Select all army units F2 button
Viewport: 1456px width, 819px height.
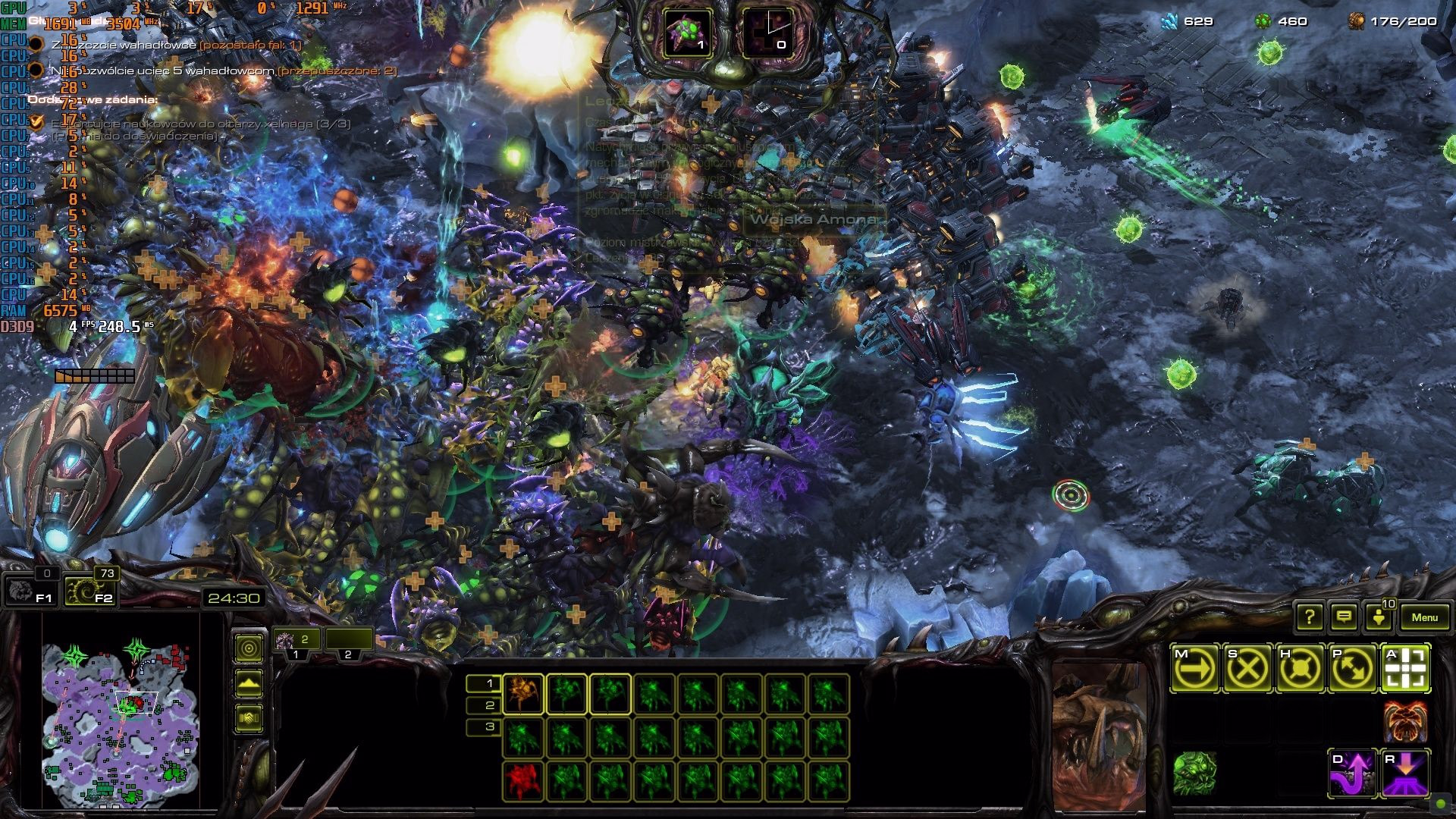pos(90,591)
